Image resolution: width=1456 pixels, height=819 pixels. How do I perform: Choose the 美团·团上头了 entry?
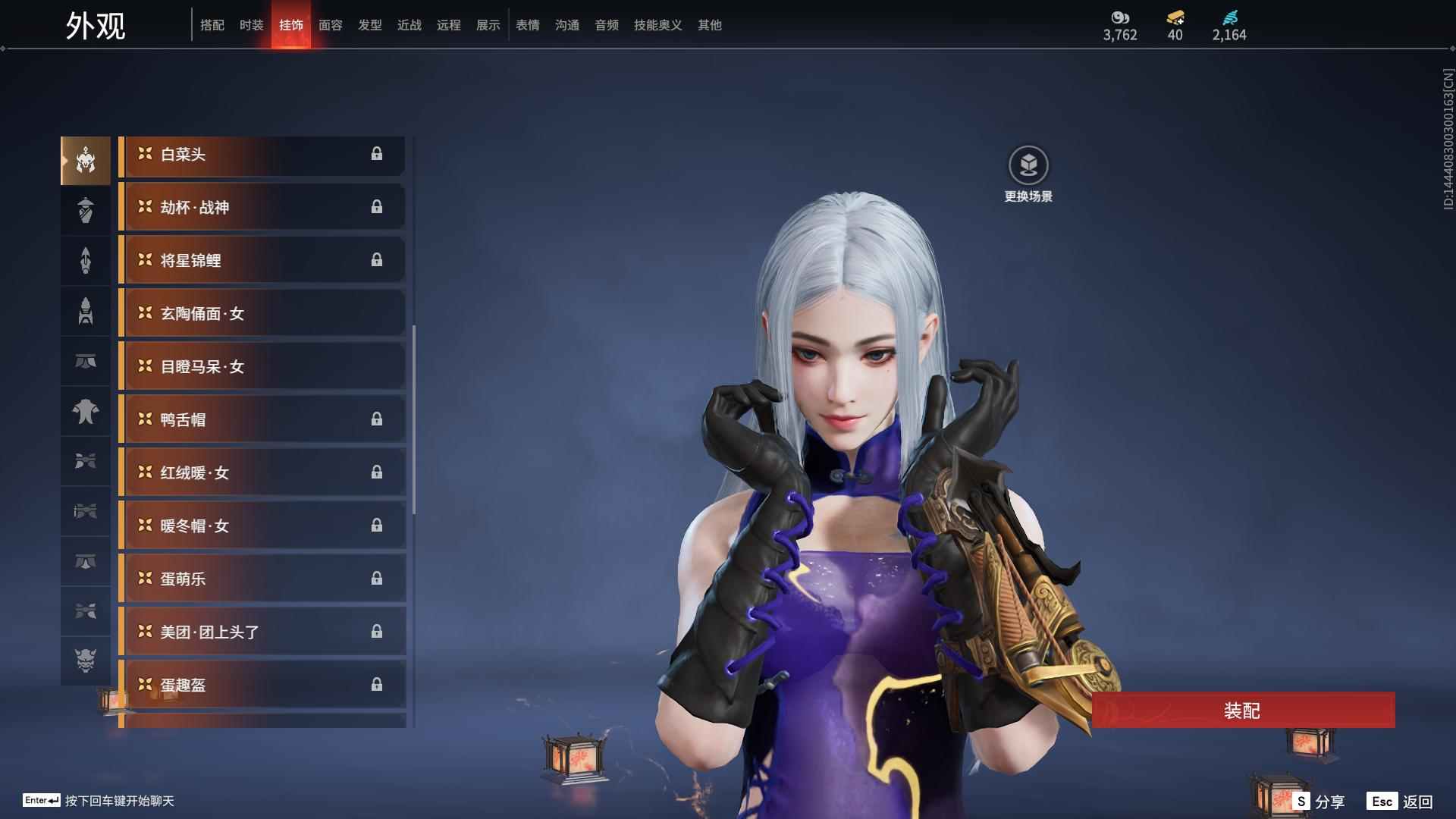(x=262, y=632)
